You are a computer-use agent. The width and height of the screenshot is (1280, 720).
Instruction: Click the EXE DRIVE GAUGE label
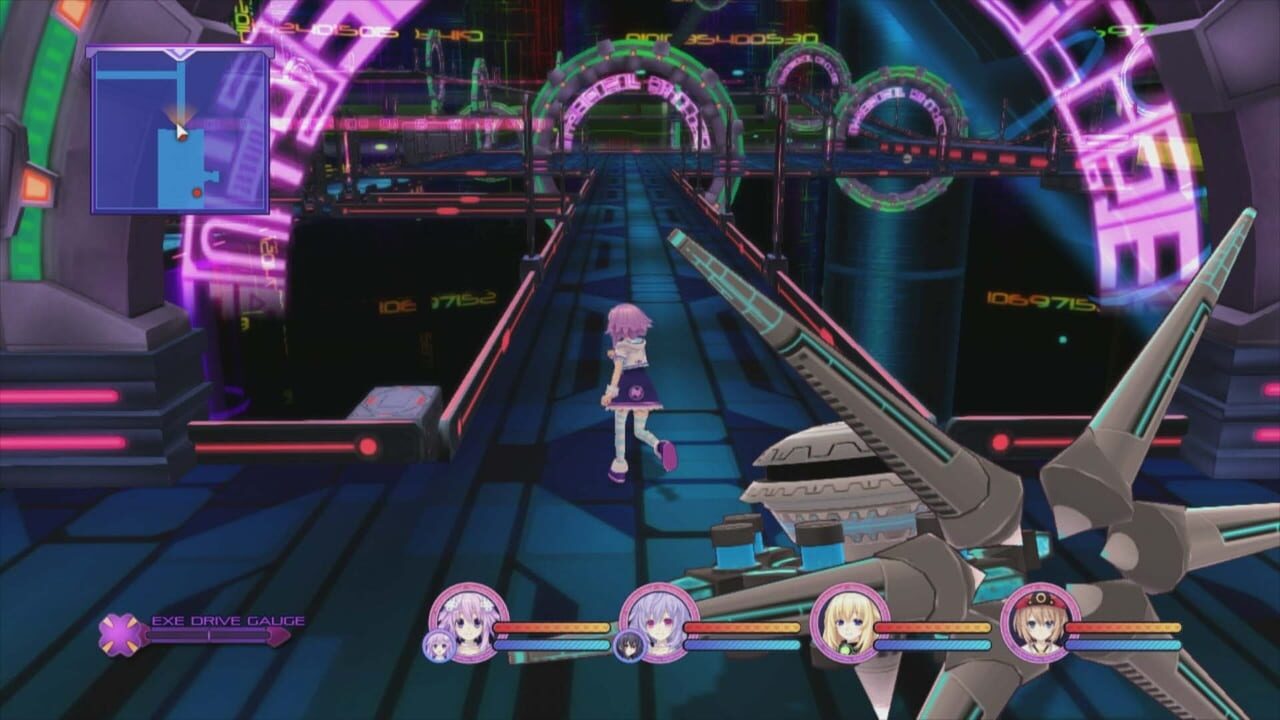[x=228, y=618]
